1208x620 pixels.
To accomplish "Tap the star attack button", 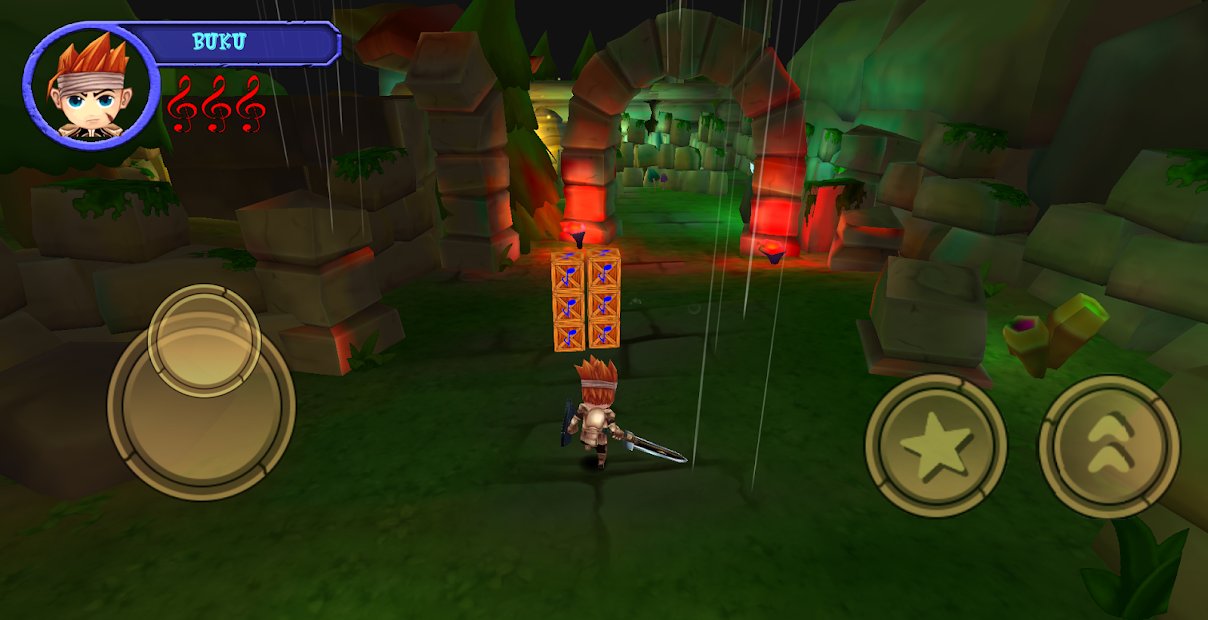I will coord(935,446).
